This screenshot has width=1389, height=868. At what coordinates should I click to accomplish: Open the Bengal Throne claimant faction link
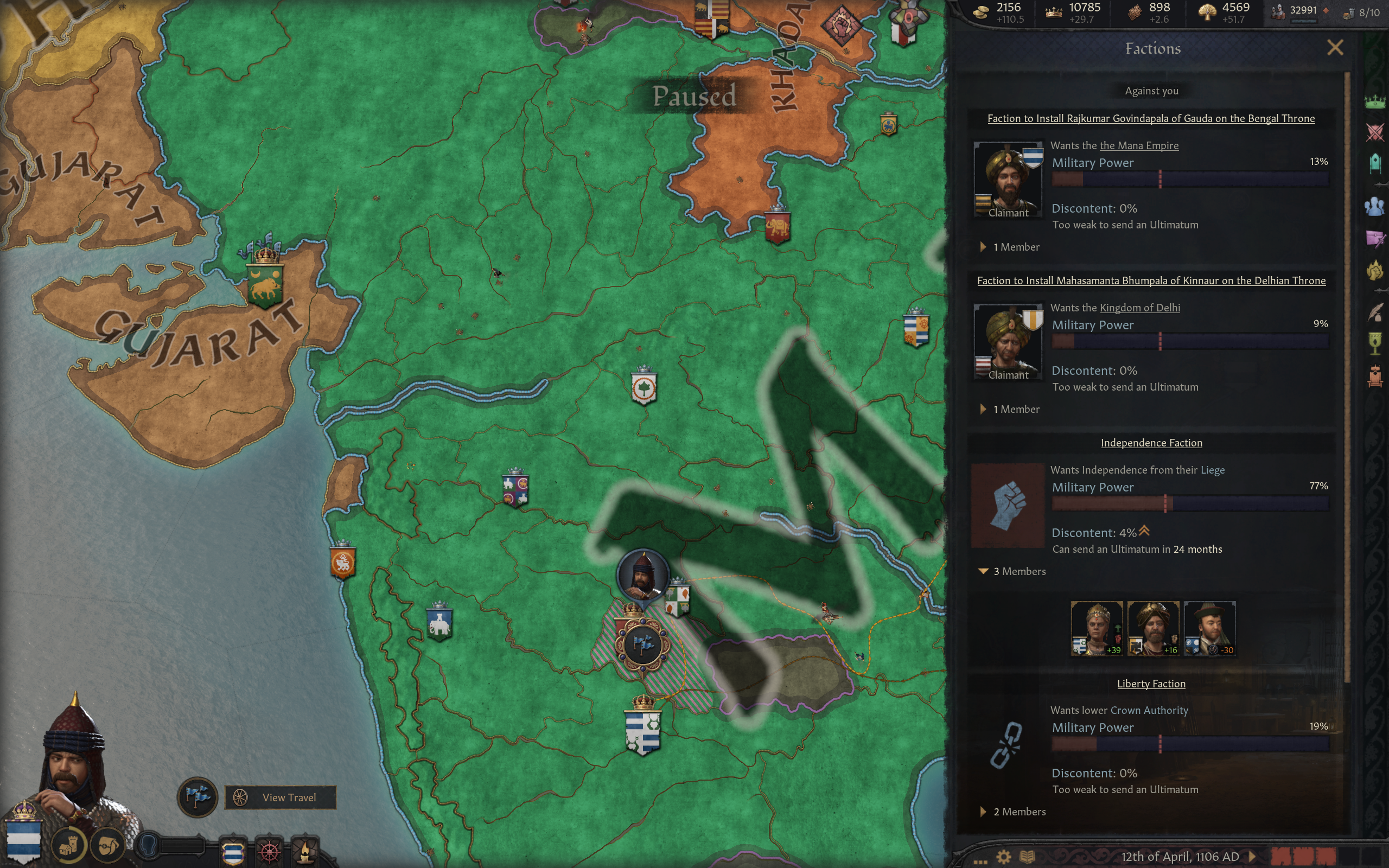[1151, 119]
